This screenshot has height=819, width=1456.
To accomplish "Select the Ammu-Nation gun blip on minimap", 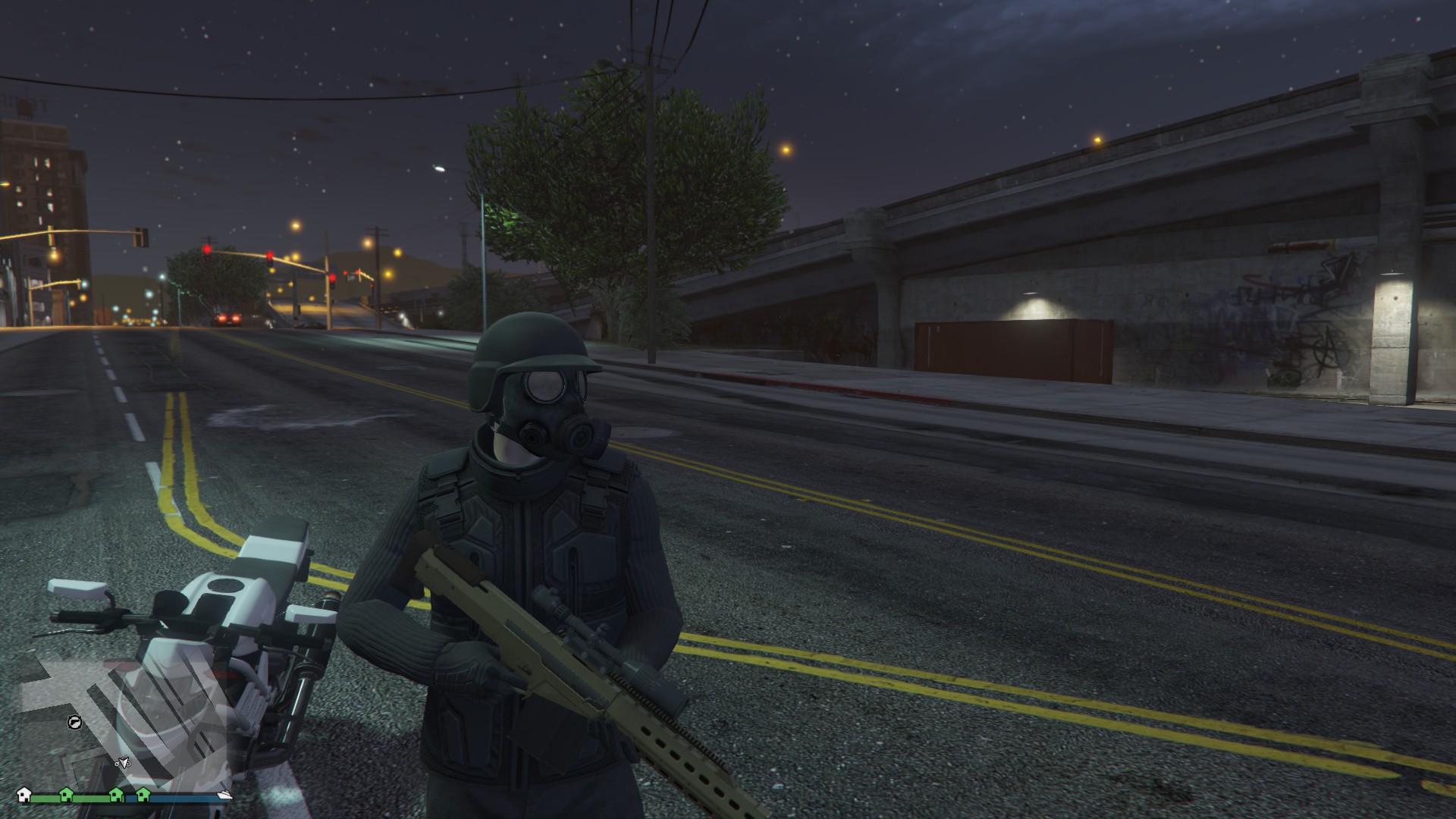I will click(x=74, y=722).
